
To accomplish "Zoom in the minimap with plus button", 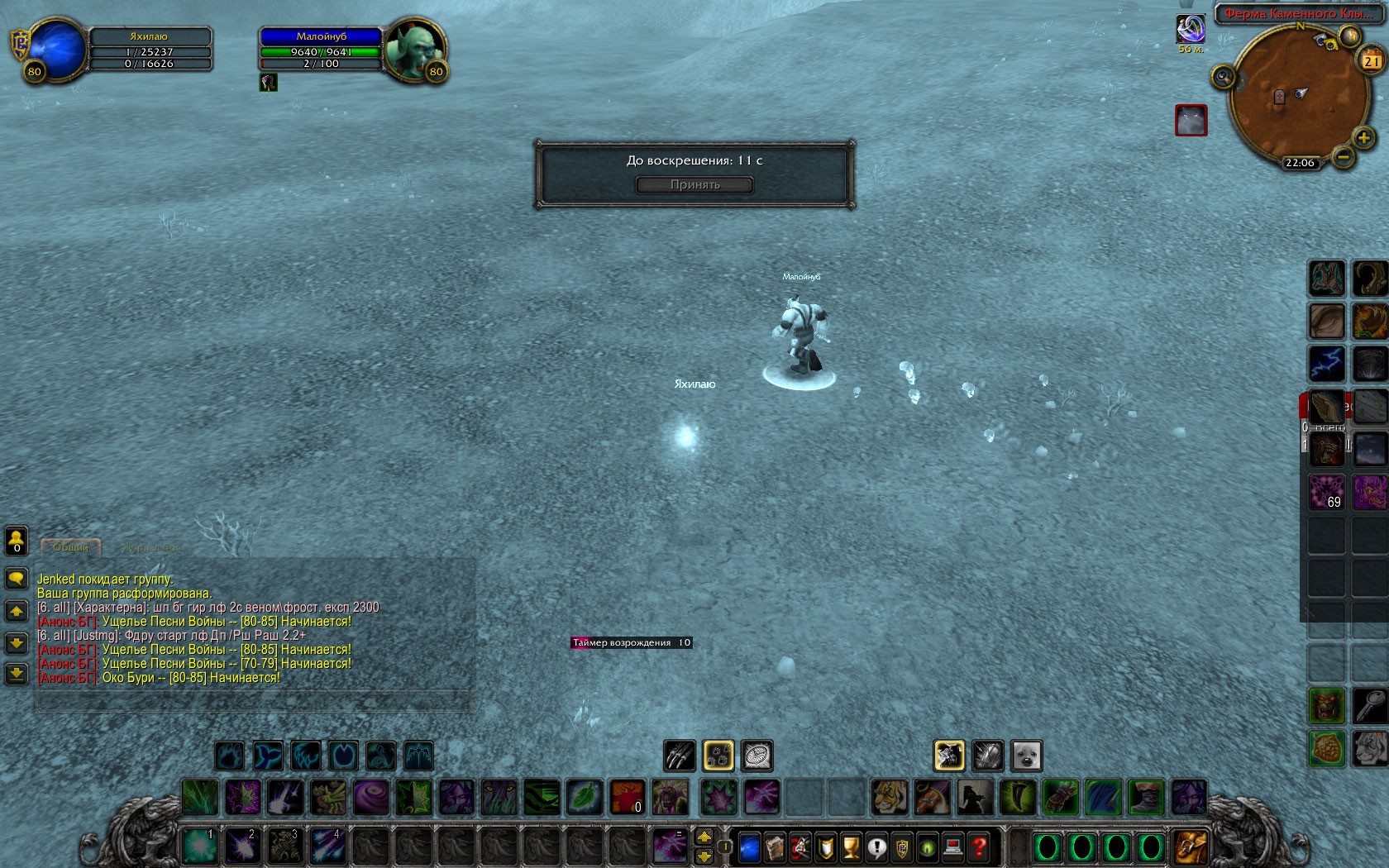I will (x=1363, y=137).
